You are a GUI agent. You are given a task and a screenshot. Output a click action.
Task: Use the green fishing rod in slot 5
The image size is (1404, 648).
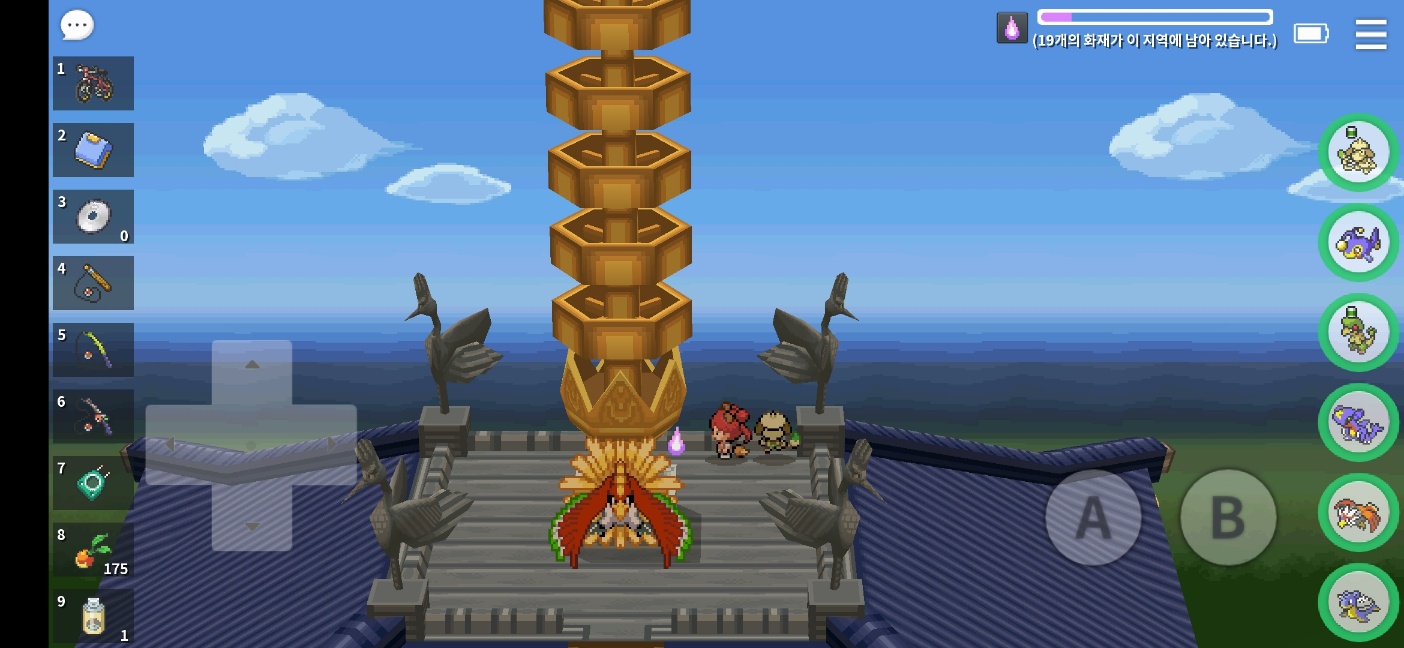coord(94,350)
